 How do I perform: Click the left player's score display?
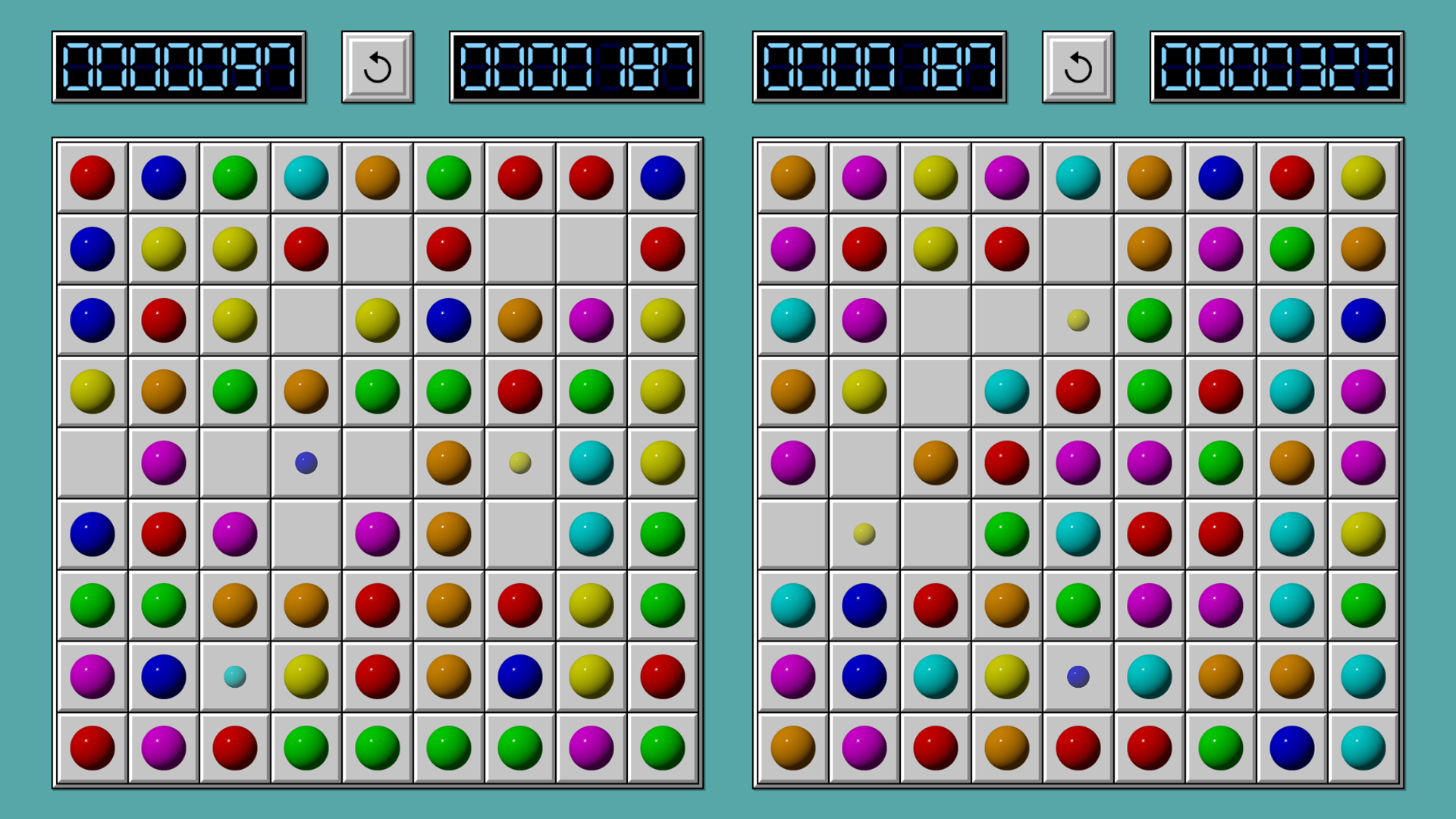pyautogui.click(x=180, y=67)
